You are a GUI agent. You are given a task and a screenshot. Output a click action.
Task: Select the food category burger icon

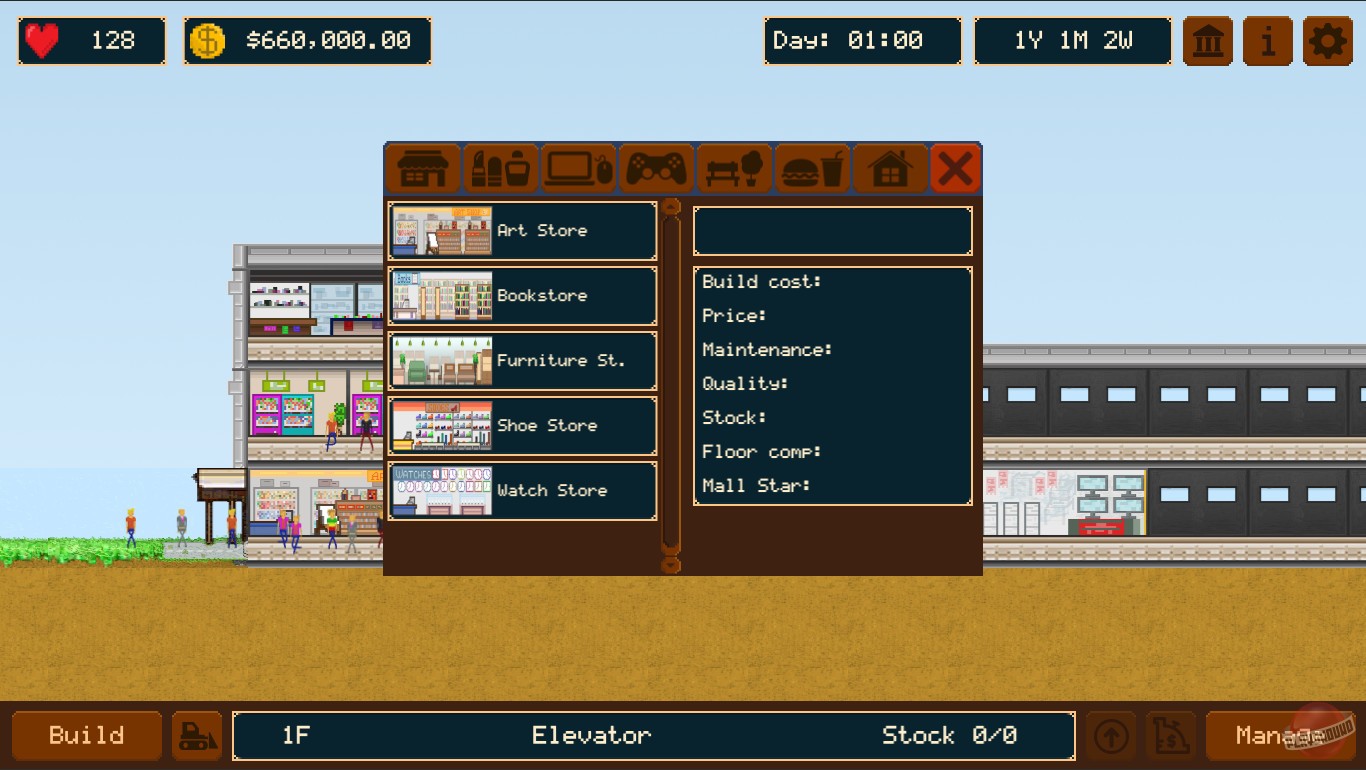[812, 168]
